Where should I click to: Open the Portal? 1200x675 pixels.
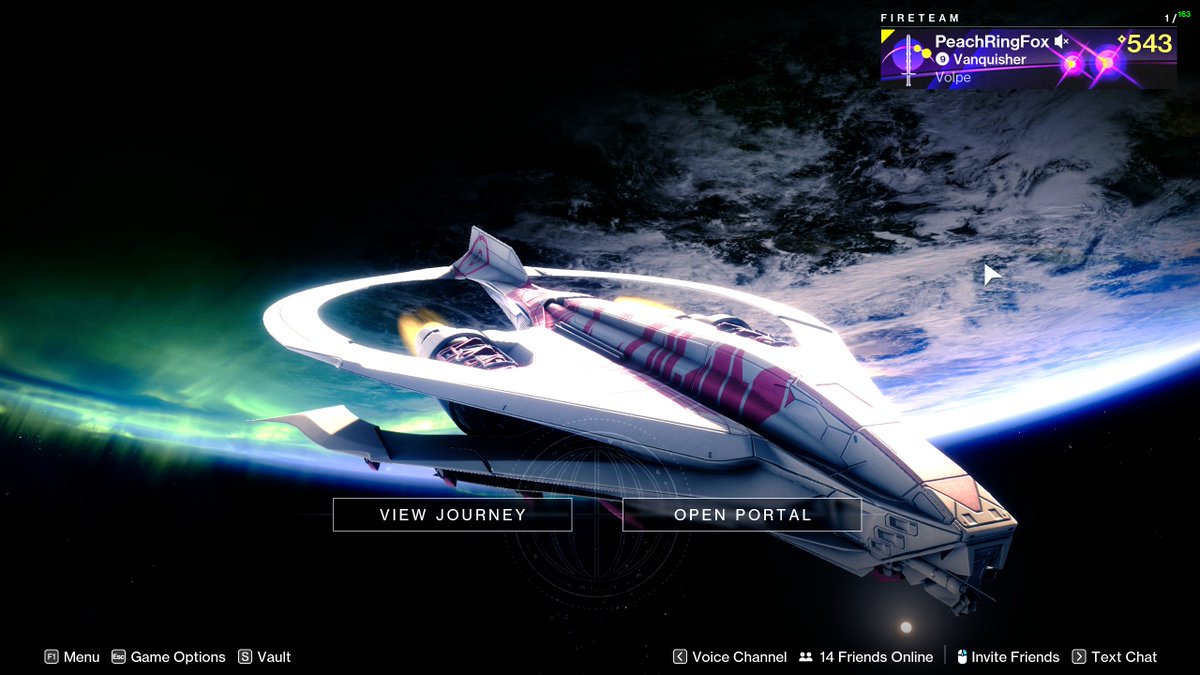742,515
